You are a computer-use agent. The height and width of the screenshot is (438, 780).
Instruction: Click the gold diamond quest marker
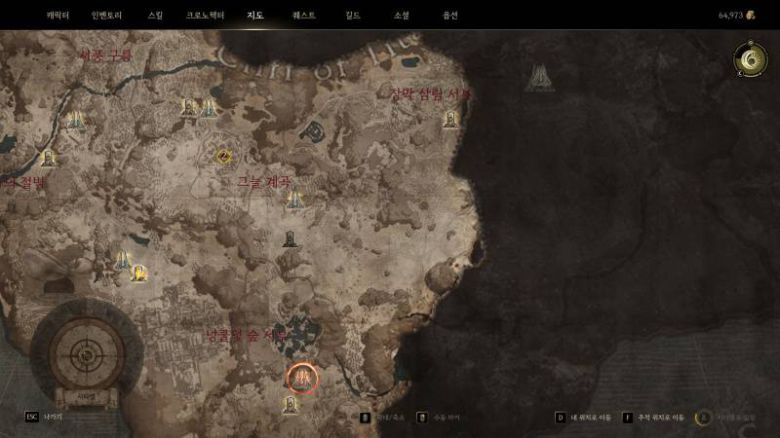(x=224, y=155)
